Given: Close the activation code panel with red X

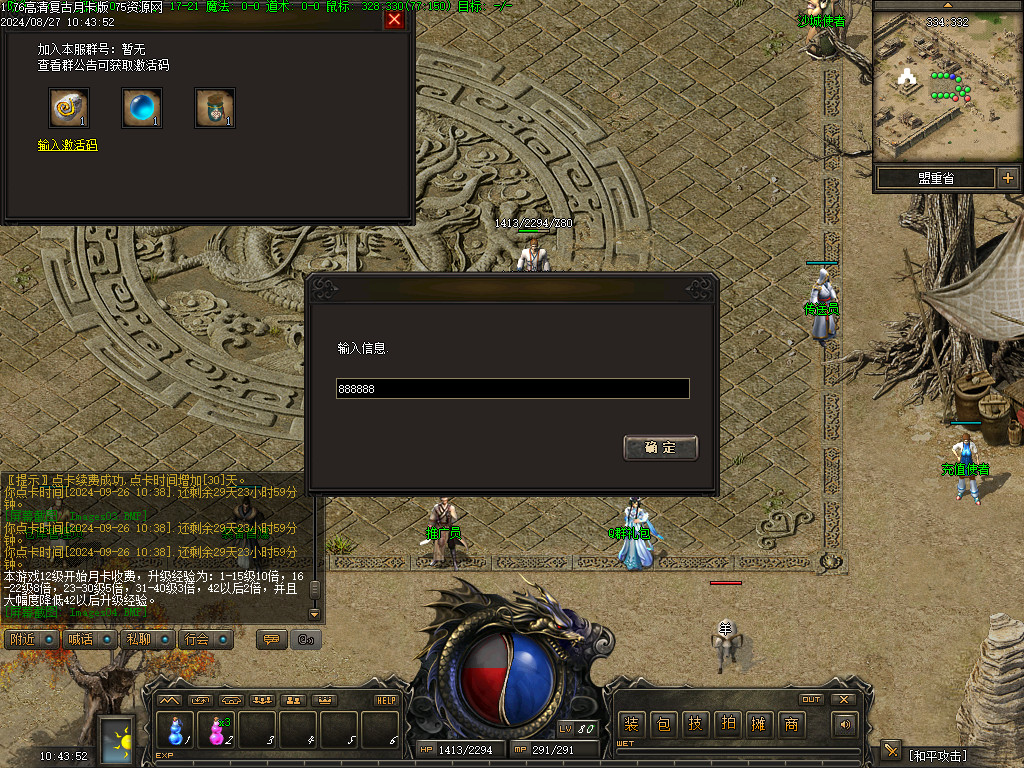Looking at the screenshot, I should [394, 19].
